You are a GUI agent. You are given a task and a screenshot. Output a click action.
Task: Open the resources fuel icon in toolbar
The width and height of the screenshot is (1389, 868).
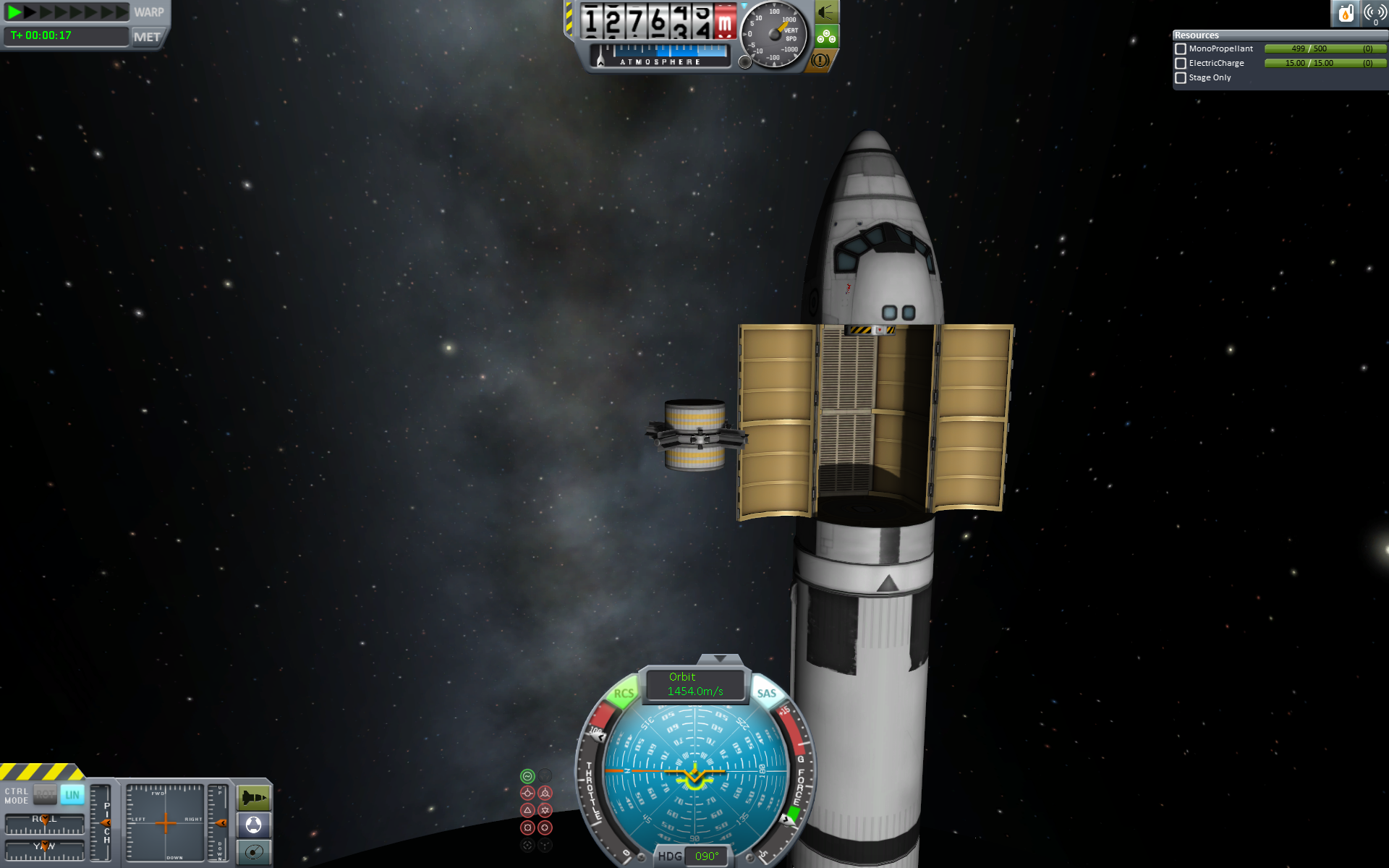pyautogui.click(x=1346, y=13)
